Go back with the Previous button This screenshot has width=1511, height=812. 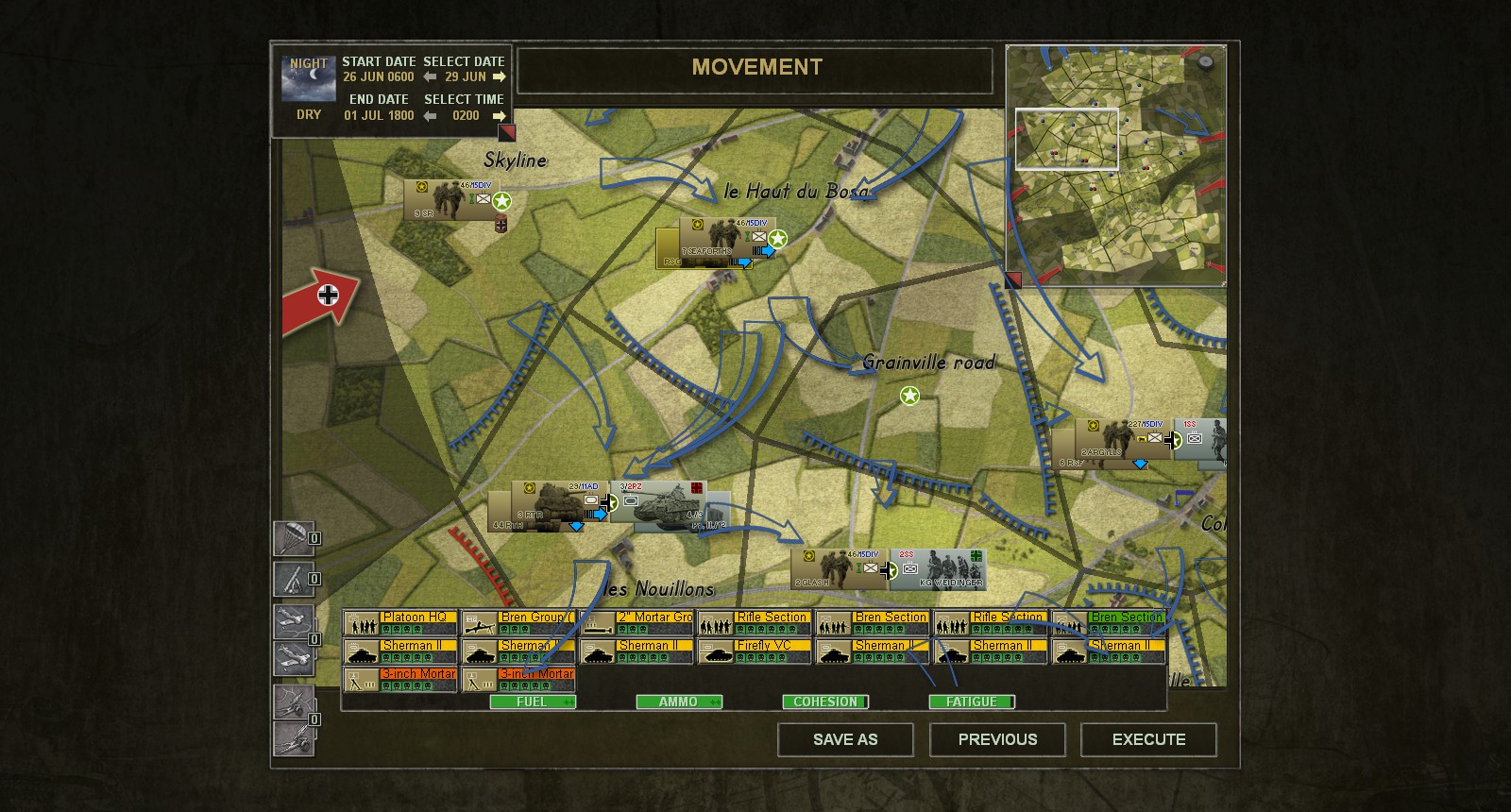click(x=997, y=739)
